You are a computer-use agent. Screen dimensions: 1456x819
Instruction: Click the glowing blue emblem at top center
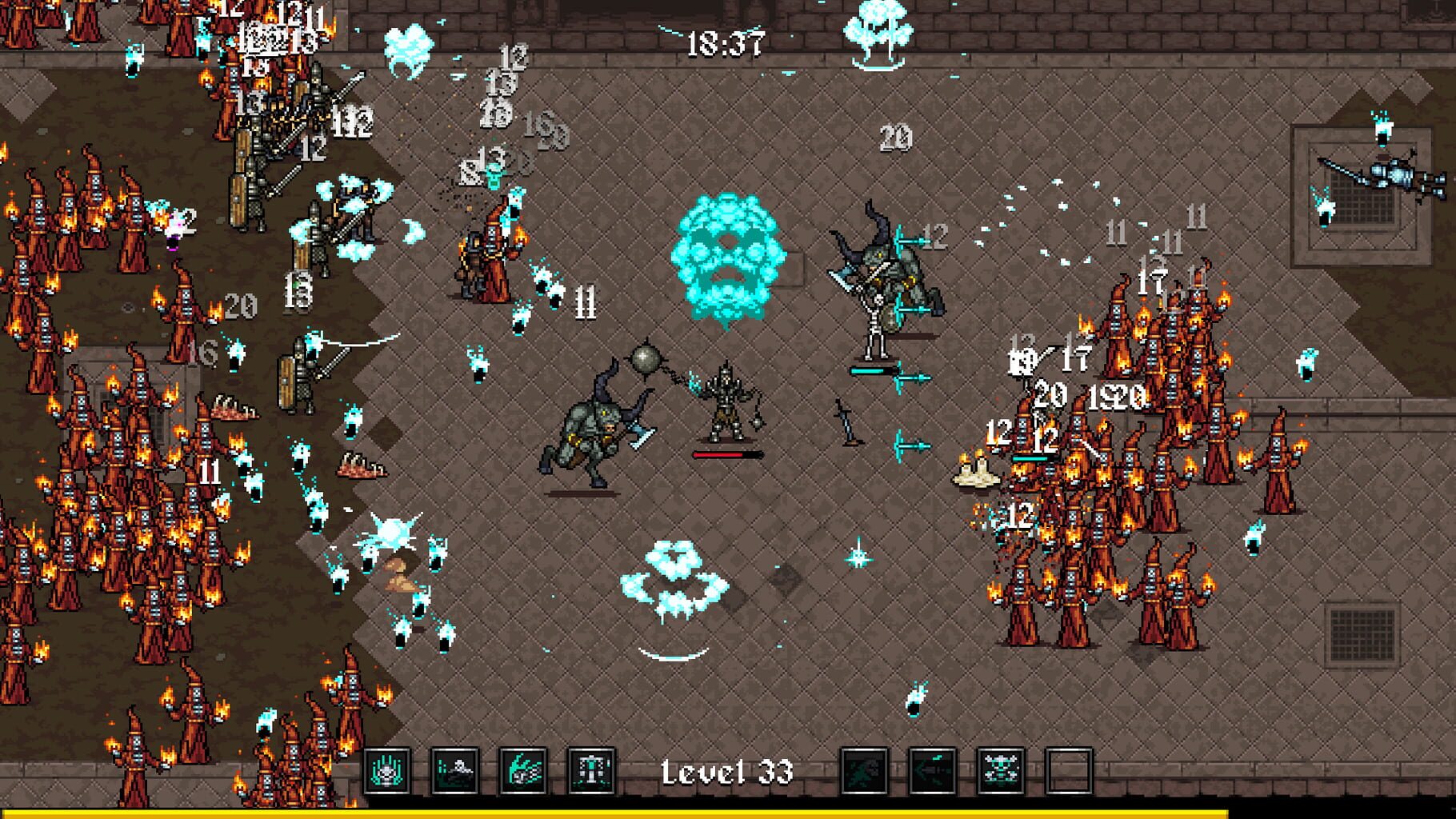tap(878, 36)
